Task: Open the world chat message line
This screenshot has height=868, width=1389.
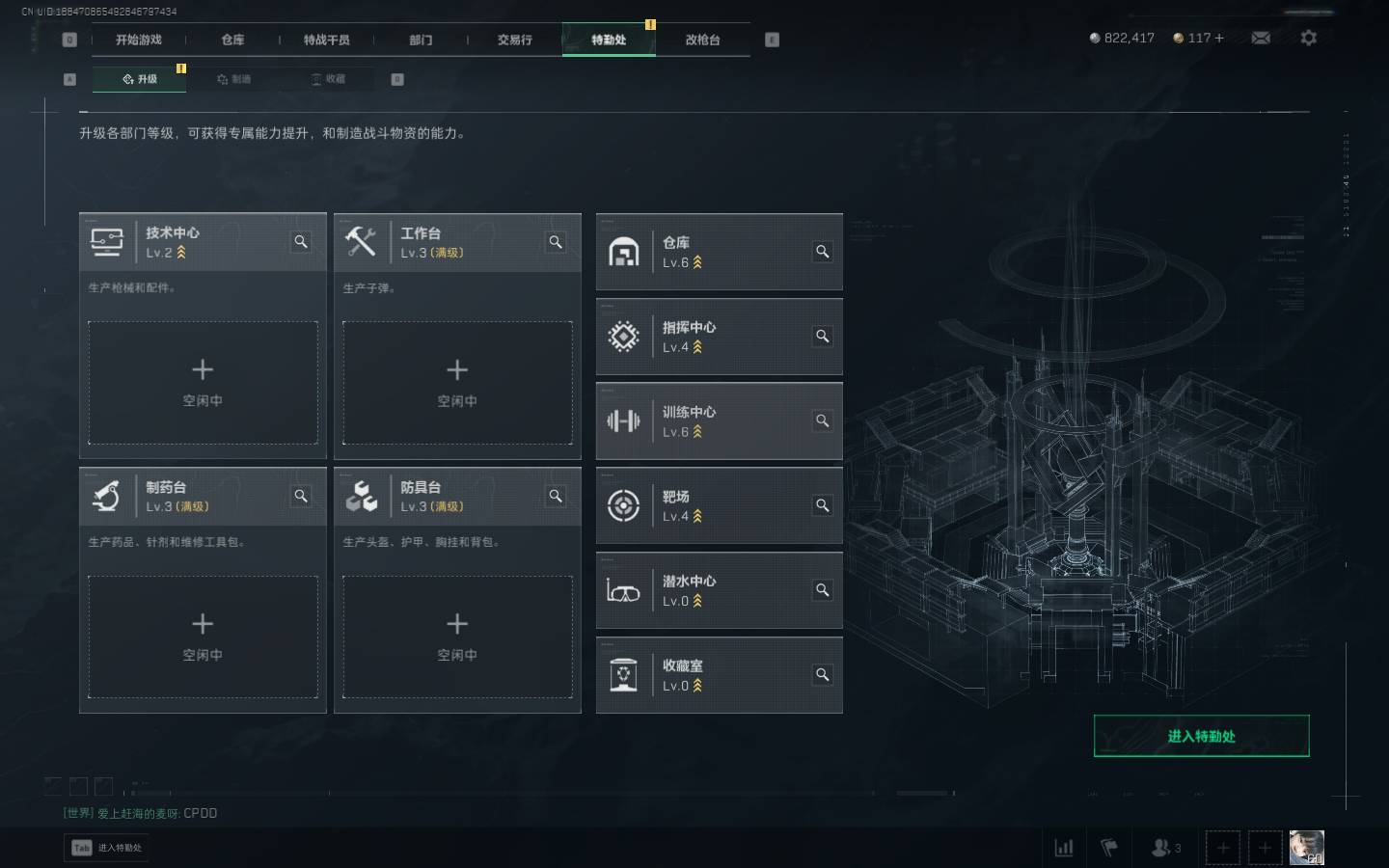Action: click(x=141, y=813)
